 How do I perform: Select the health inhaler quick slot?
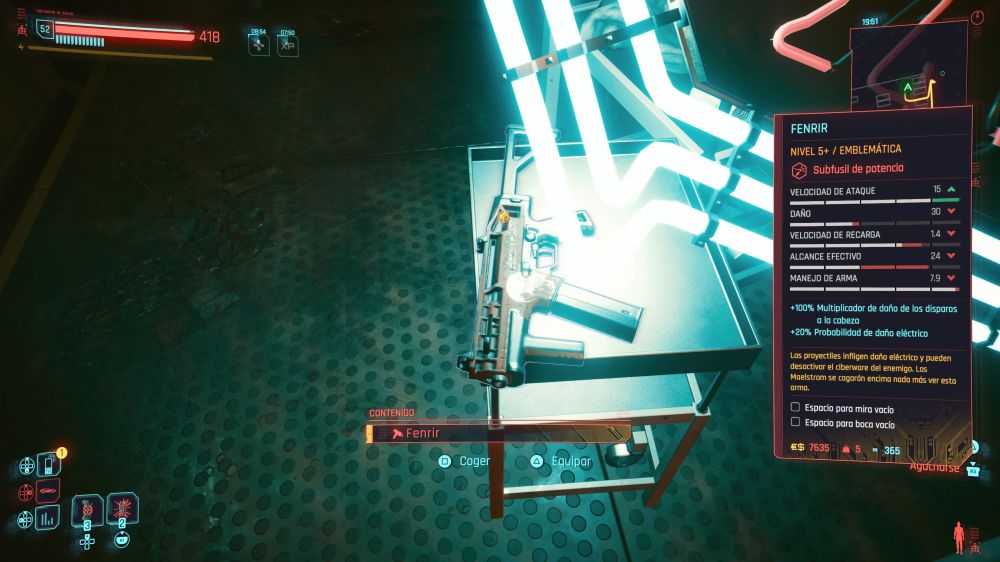(x=88, y=509)
